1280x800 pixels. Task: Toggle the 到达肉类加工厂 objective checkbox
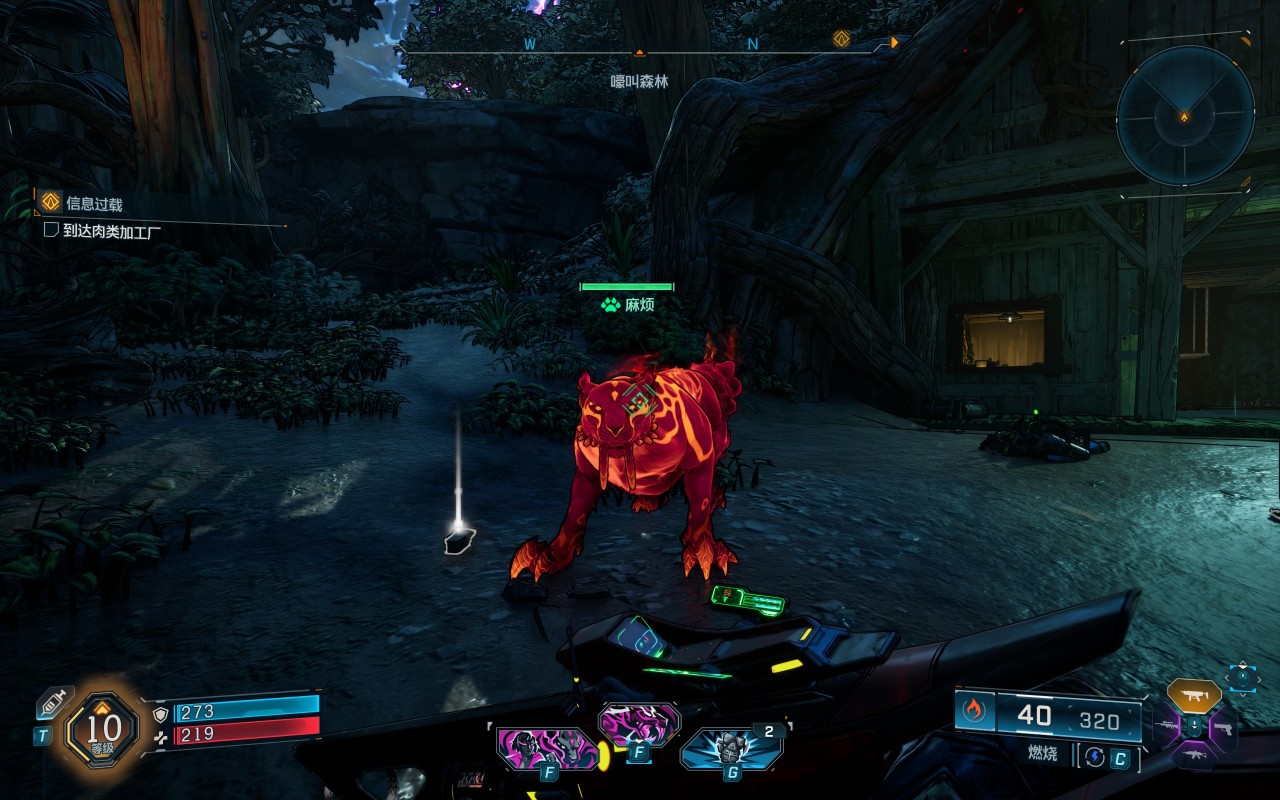coord(51,231)
